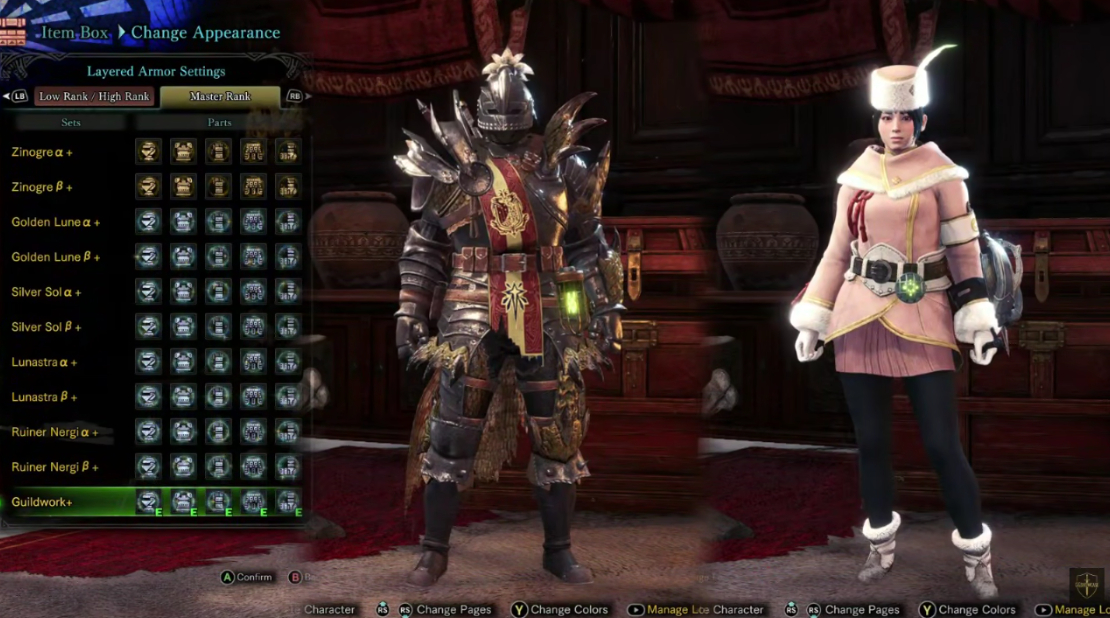The height and width of the screenshot is (618, 1110).
Task: Select the Lunastra β + armor set
Action: tap(44, 397)
